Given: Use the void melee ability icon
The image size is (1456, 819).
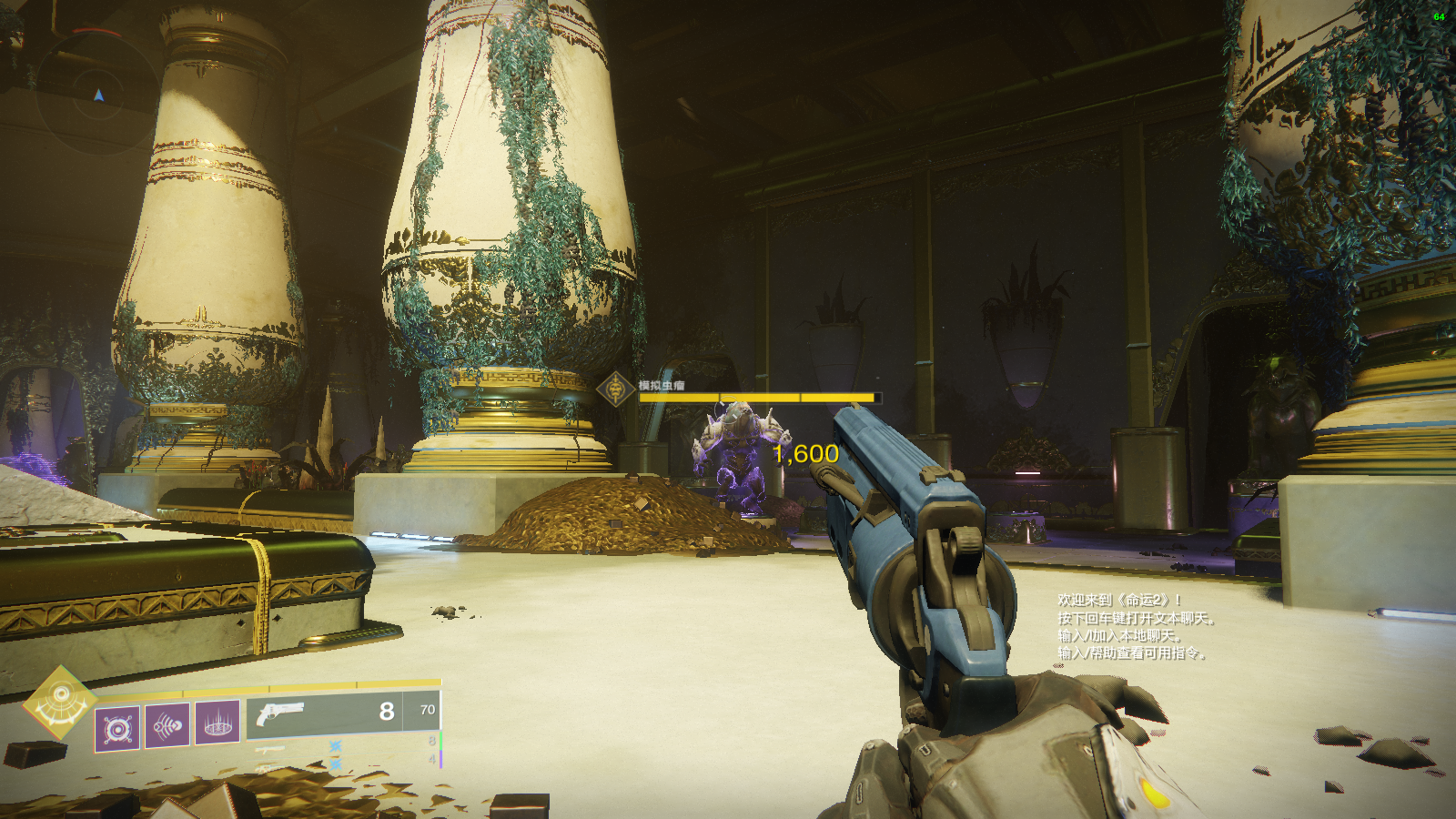Looking at the screenshot, I should (167, 725).
